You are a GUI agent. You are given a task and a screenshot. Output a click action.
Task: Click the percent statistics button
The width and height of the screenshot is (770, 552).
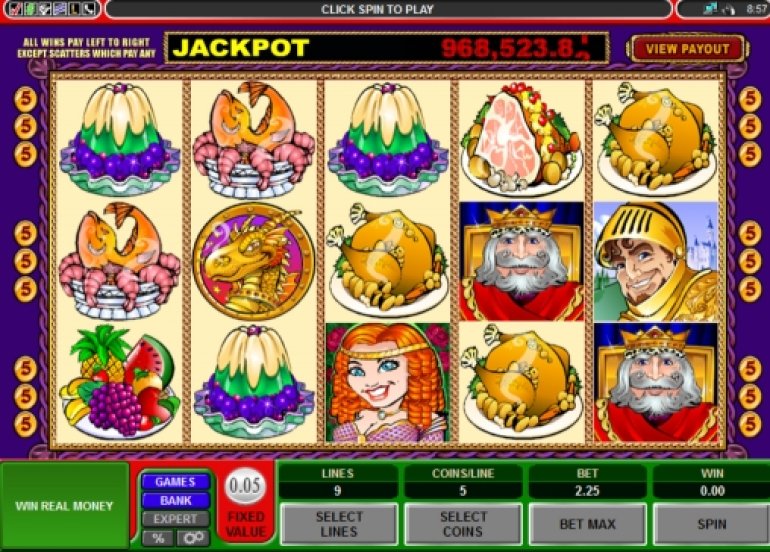[158, 538]
